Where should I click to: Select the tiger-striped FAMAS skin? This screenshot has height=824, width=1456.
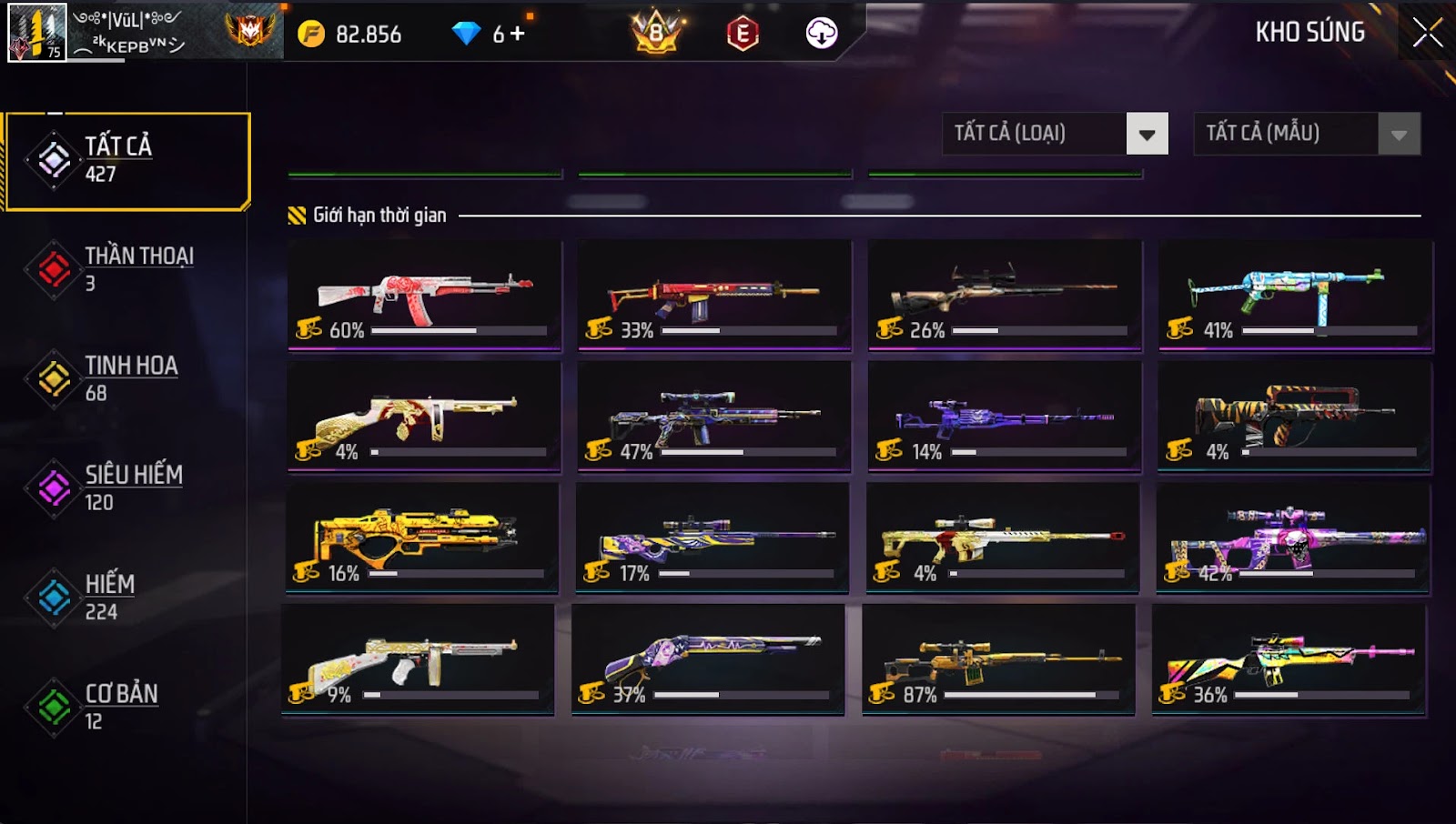coord(1294,417)
